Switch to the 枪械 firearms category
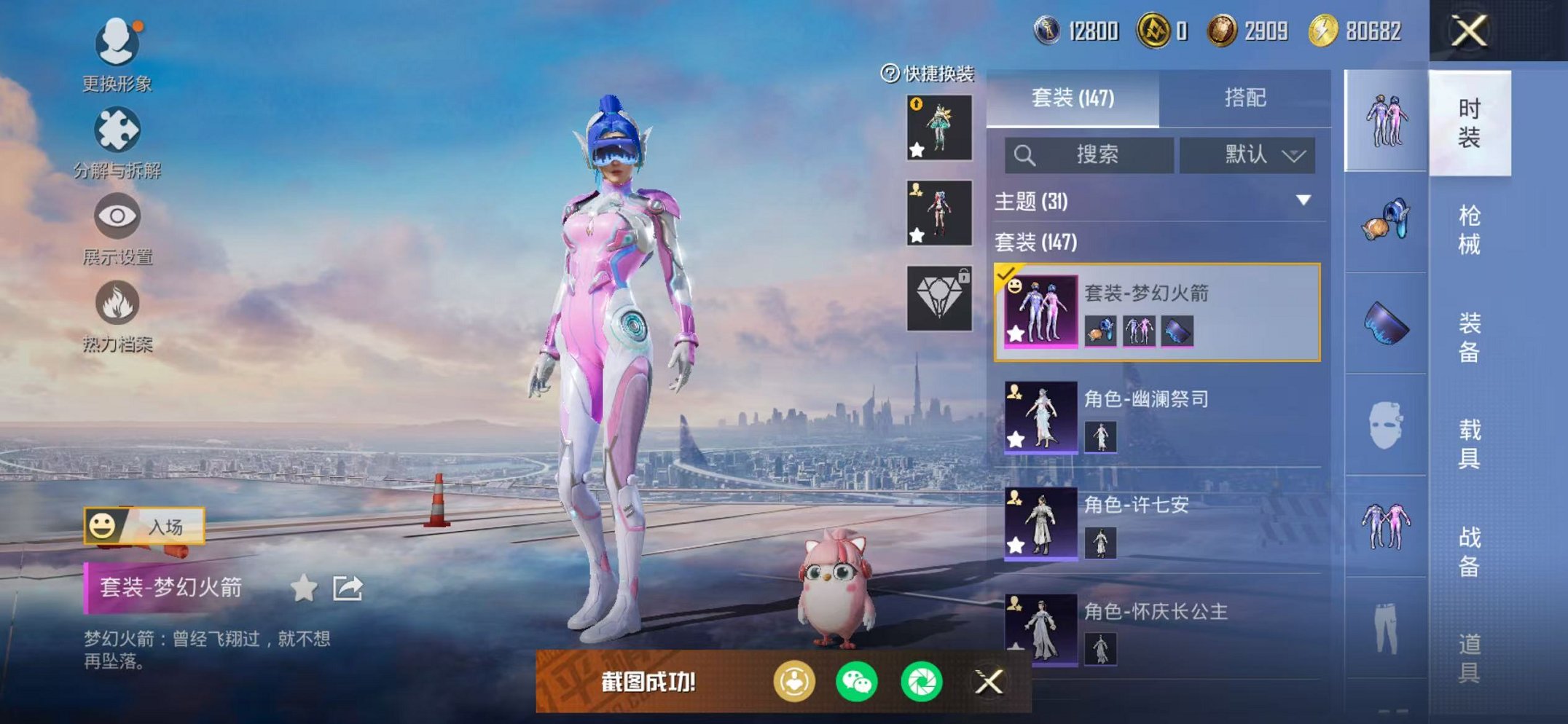This screenshot has height=724, width=1568. [1469, 229]
